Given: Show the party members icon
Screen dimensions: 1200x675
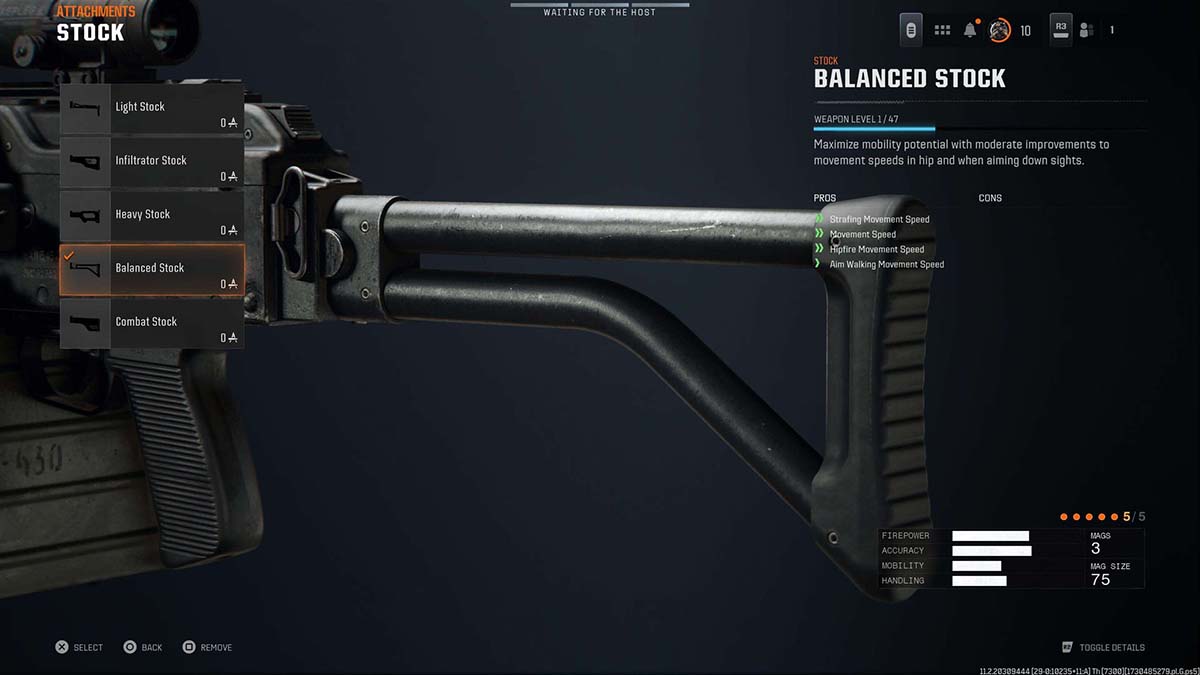Looking at the screenshot, I should click(1087, 30).
